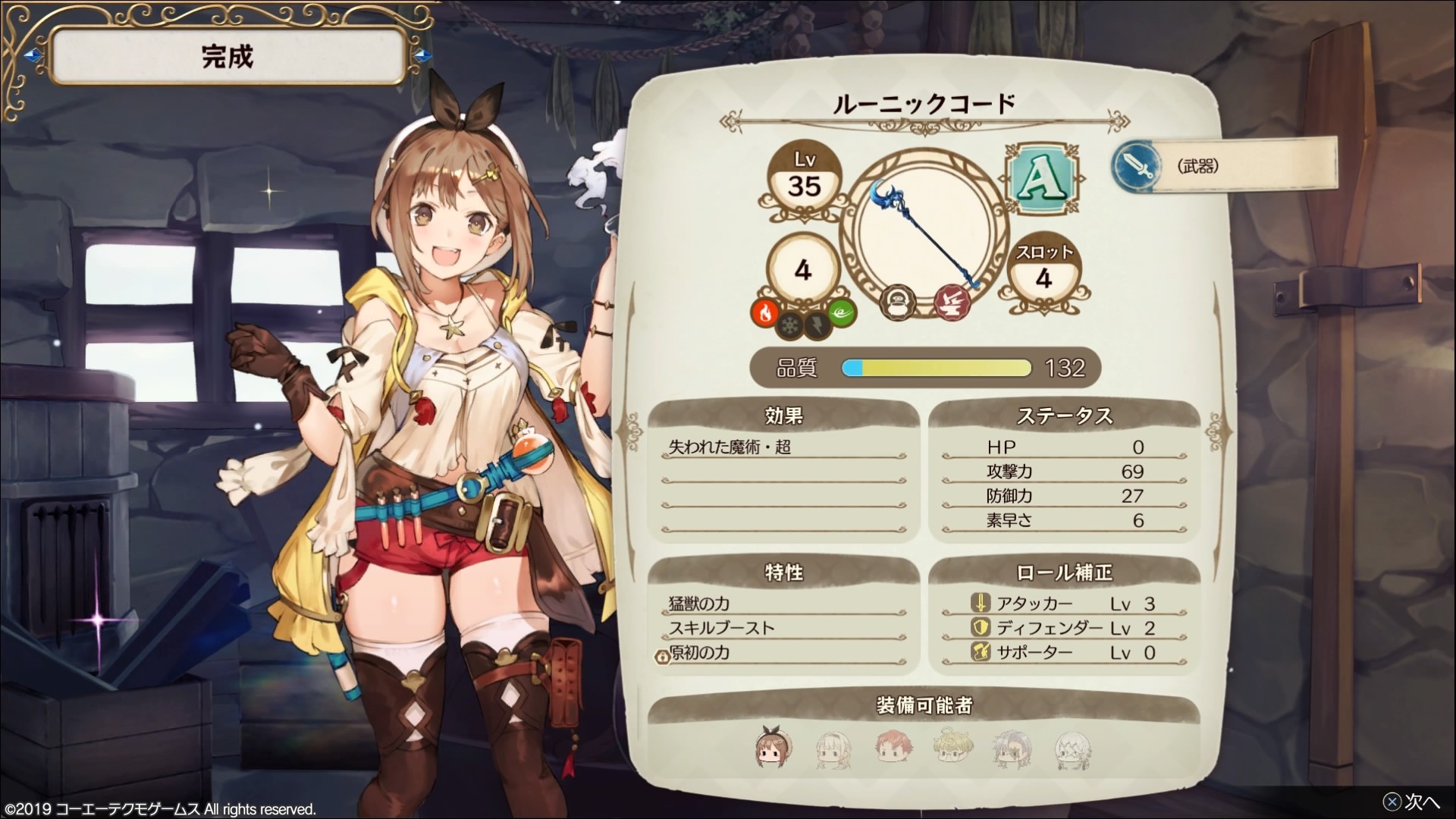Image resolution: width=1456 pixels, height=819 pixels.
Task: Select the fire element icon
Action: pos(765,312)
